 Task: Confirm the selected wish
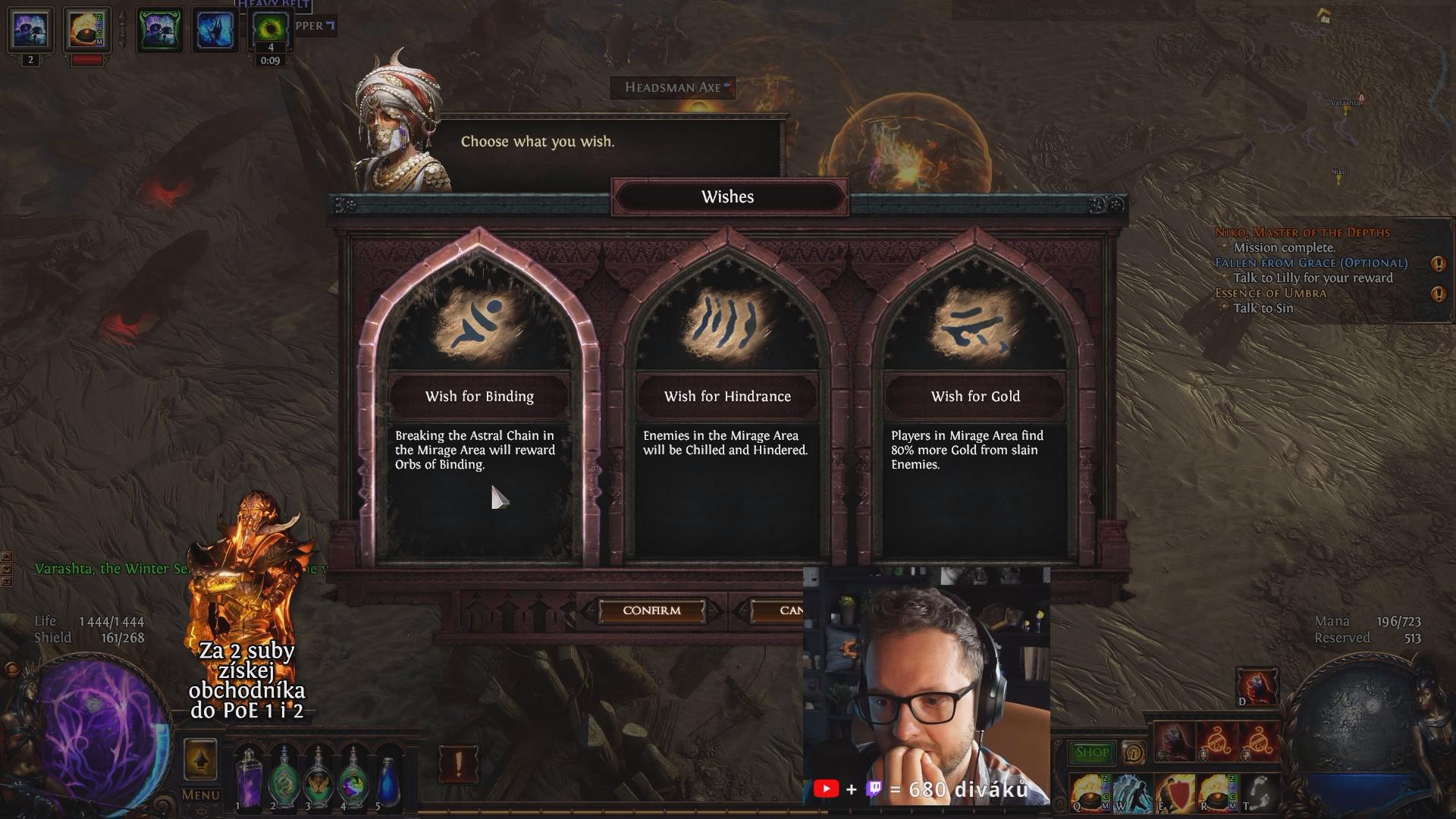coord(651,610)
